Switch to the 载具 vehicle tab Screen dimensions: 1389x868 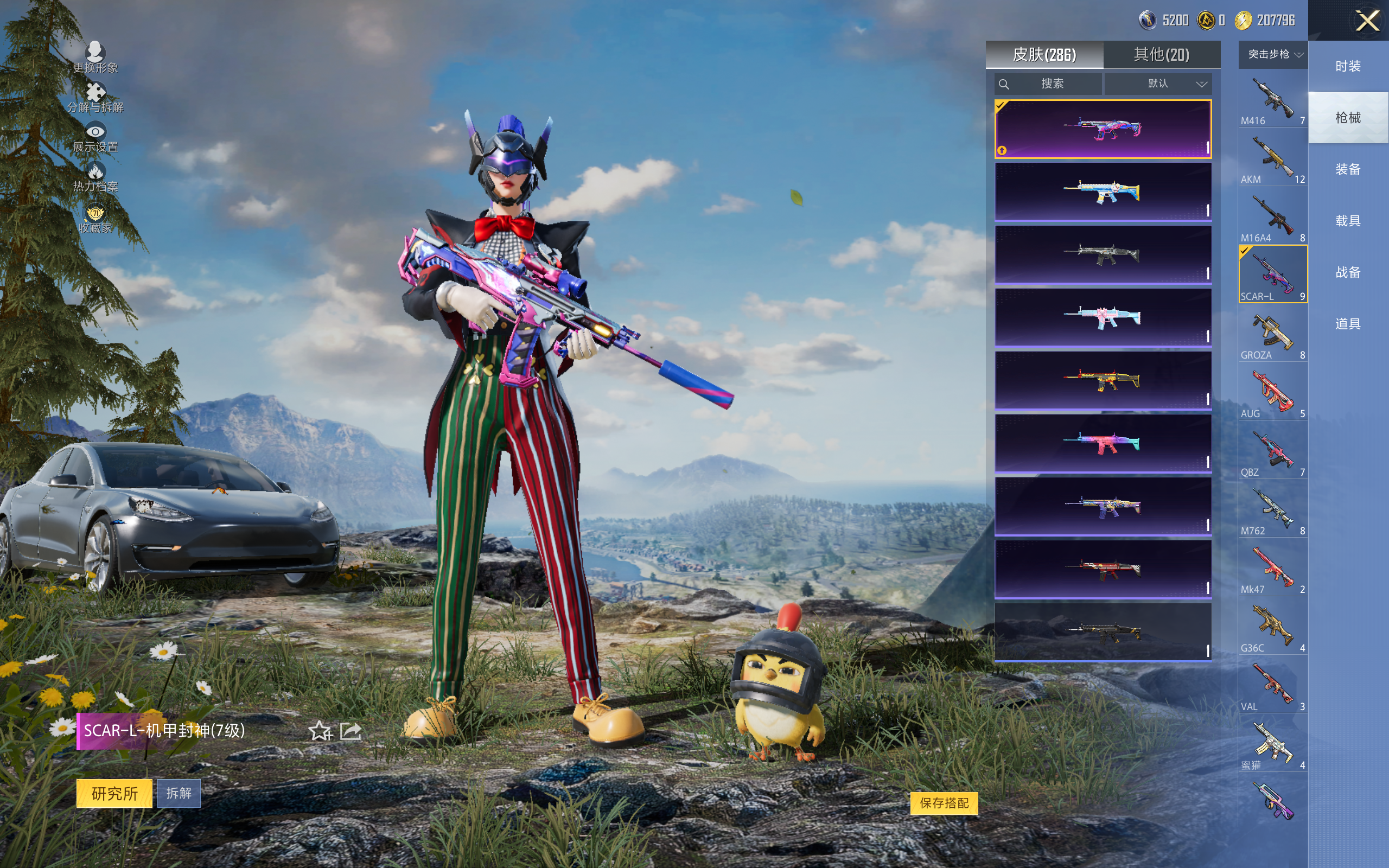(x=1348, y=221)
